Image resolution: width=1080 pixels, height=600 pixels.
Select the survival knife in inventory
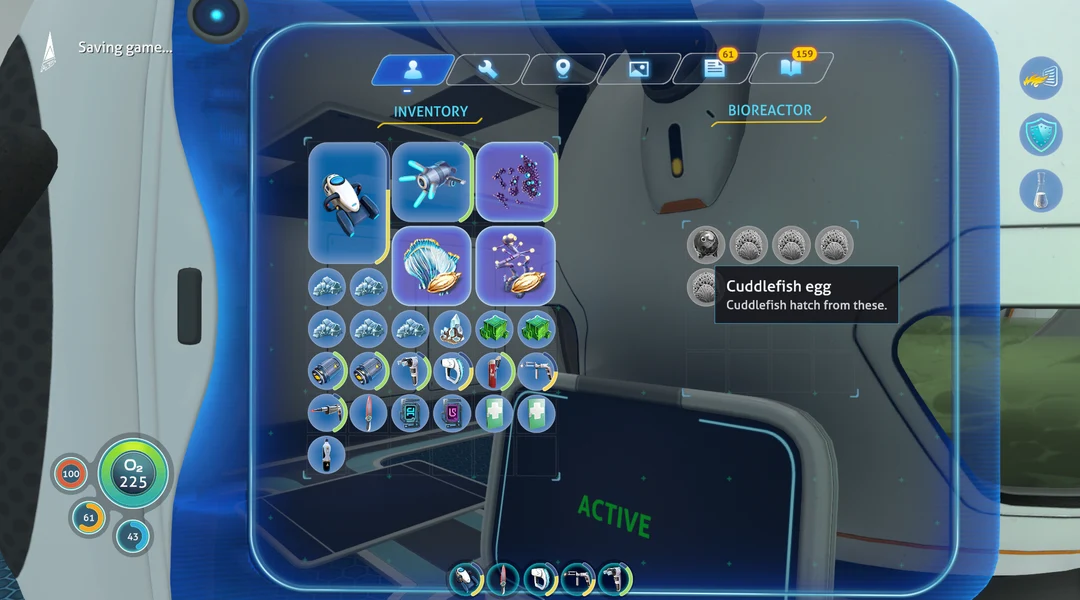click(368, 412)
